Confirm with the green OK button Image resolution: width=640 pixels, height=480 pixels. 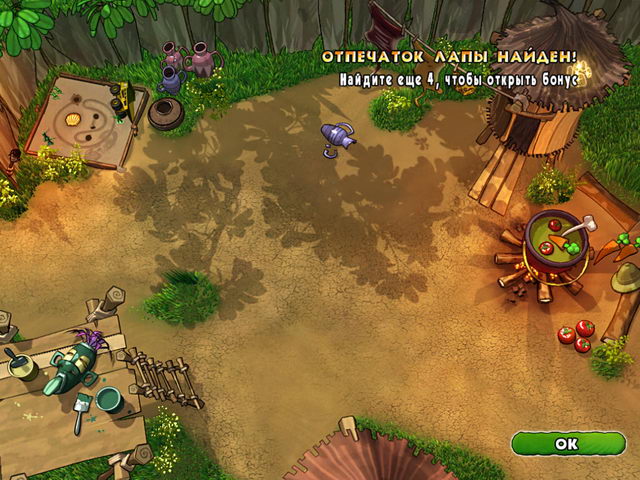click(x=567, y=443)
